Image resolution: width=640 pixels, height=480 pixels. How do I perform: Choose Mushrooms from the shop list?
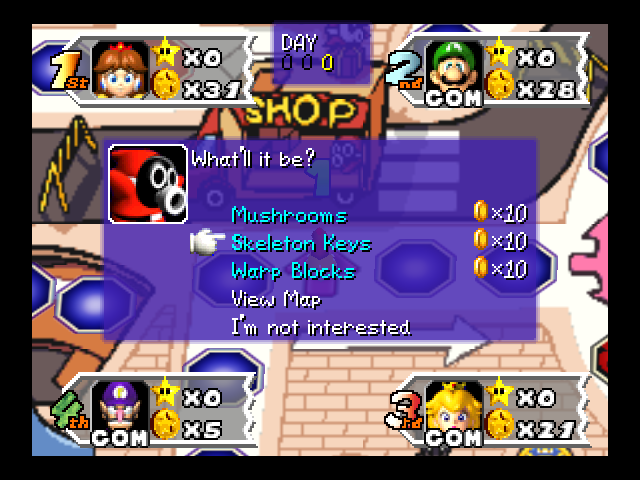289,215
